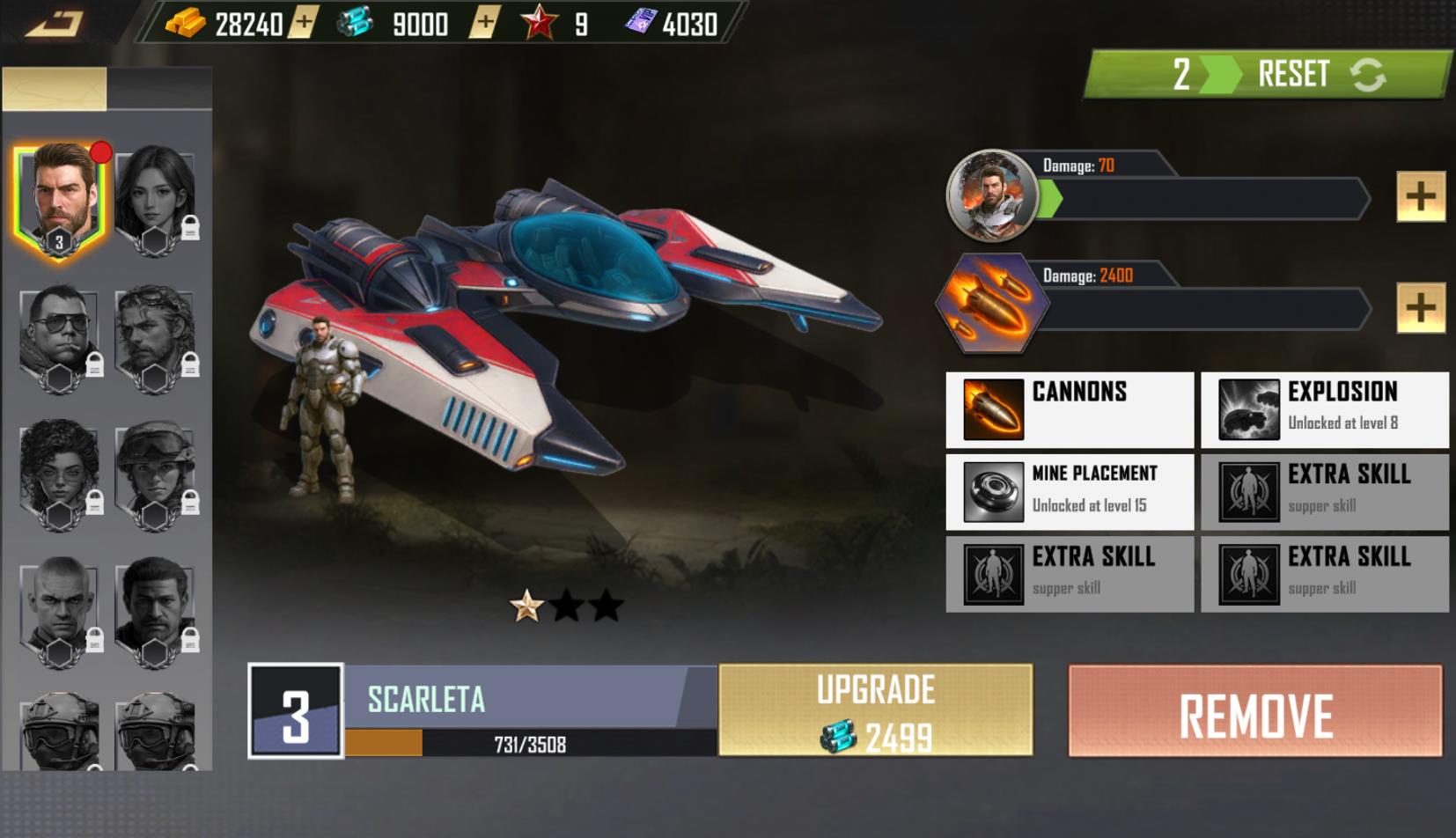1456x838 pixels.
Task: Pick the locked pilot wearing sunglasses
Action: point(60,339)
